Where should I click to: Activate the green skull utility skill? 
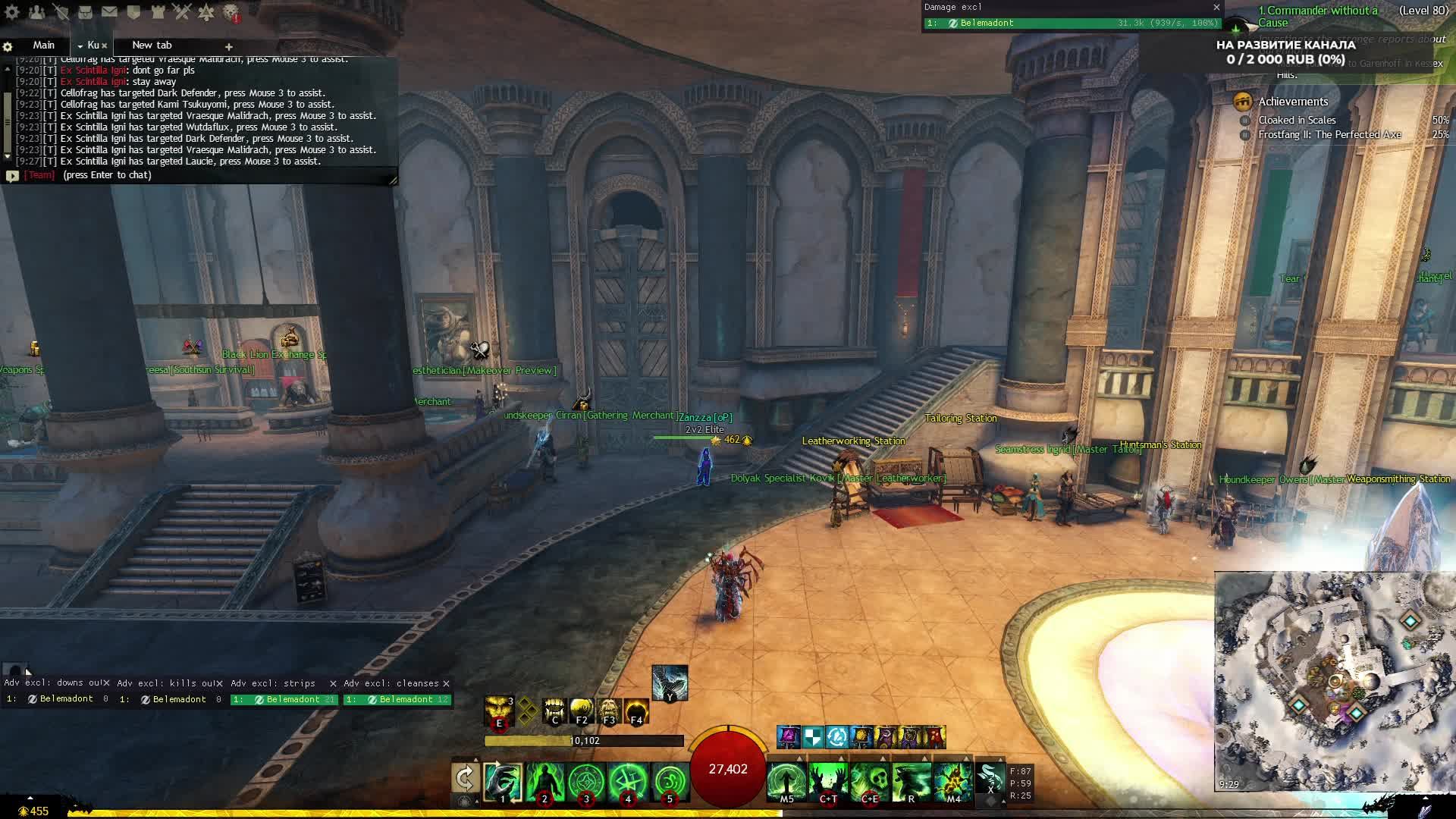(x=869, y=782)
